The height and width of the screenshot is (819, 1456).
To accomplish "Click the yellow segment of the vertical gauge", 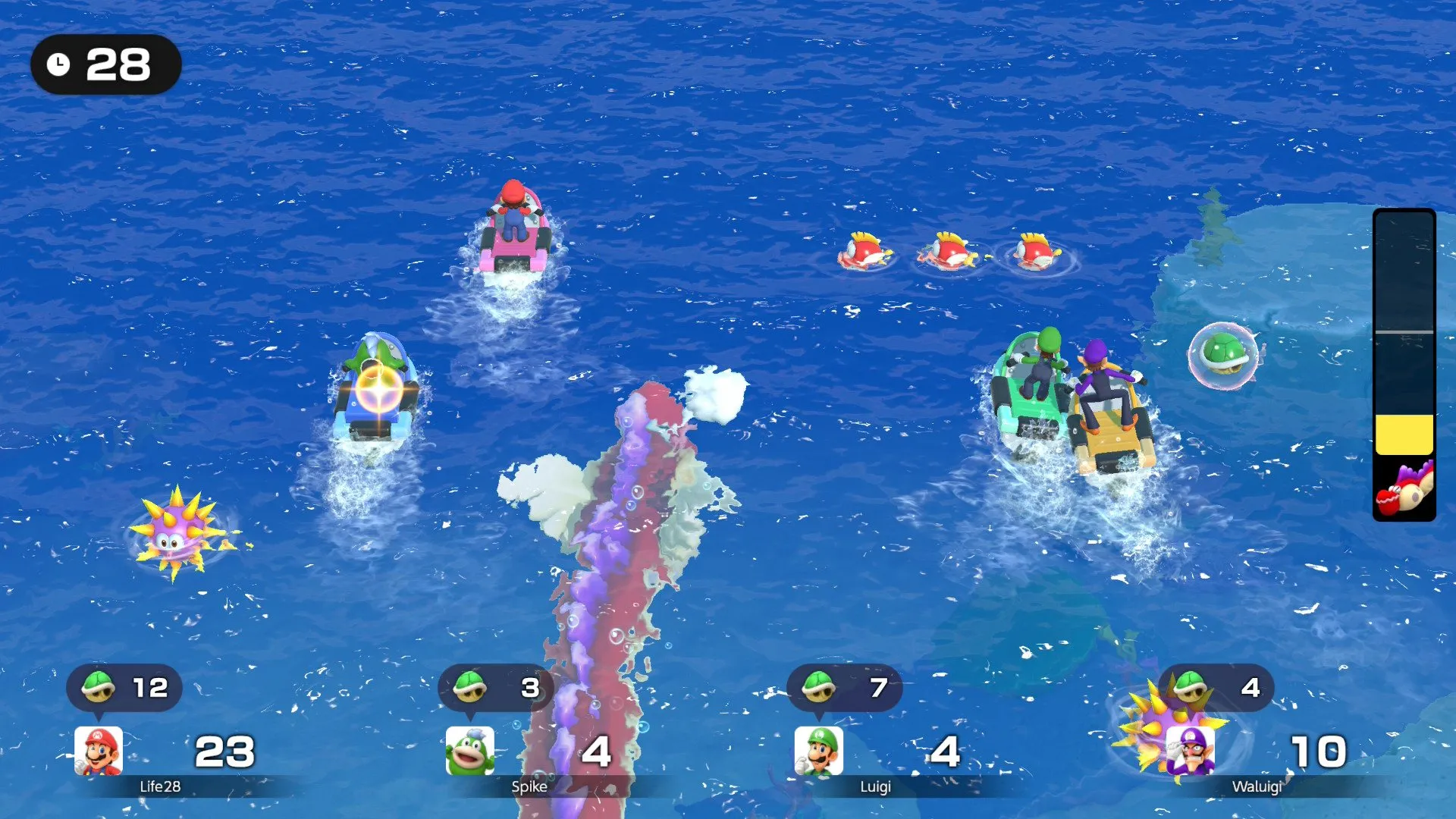I will (1404, 436).
